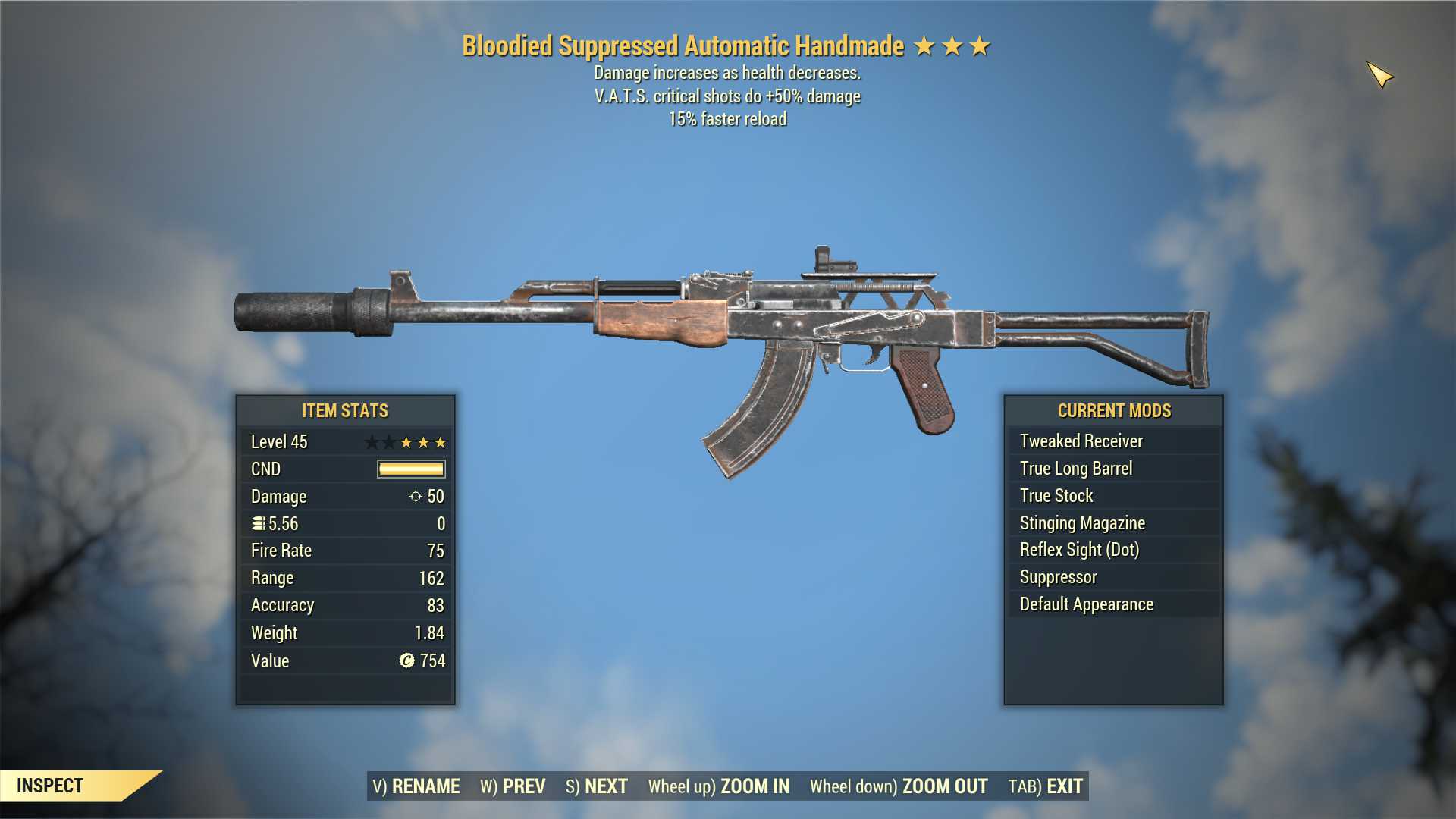The image size is (1456, 819).
Task: Exit the inspect screen
Action: click(x=1046, y=786)
